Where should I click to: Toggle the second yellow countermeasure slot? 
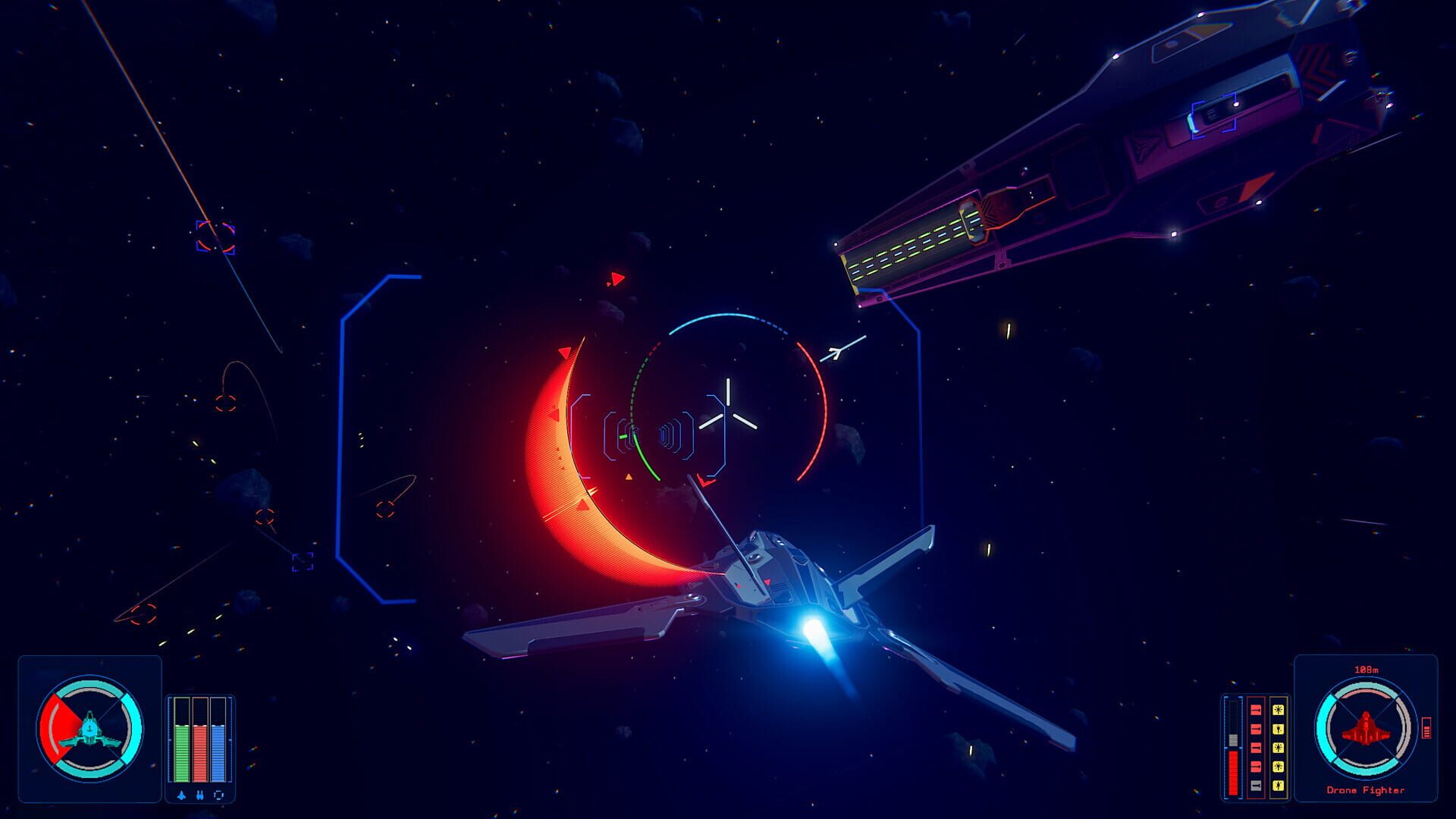[x=1278, y=729]
